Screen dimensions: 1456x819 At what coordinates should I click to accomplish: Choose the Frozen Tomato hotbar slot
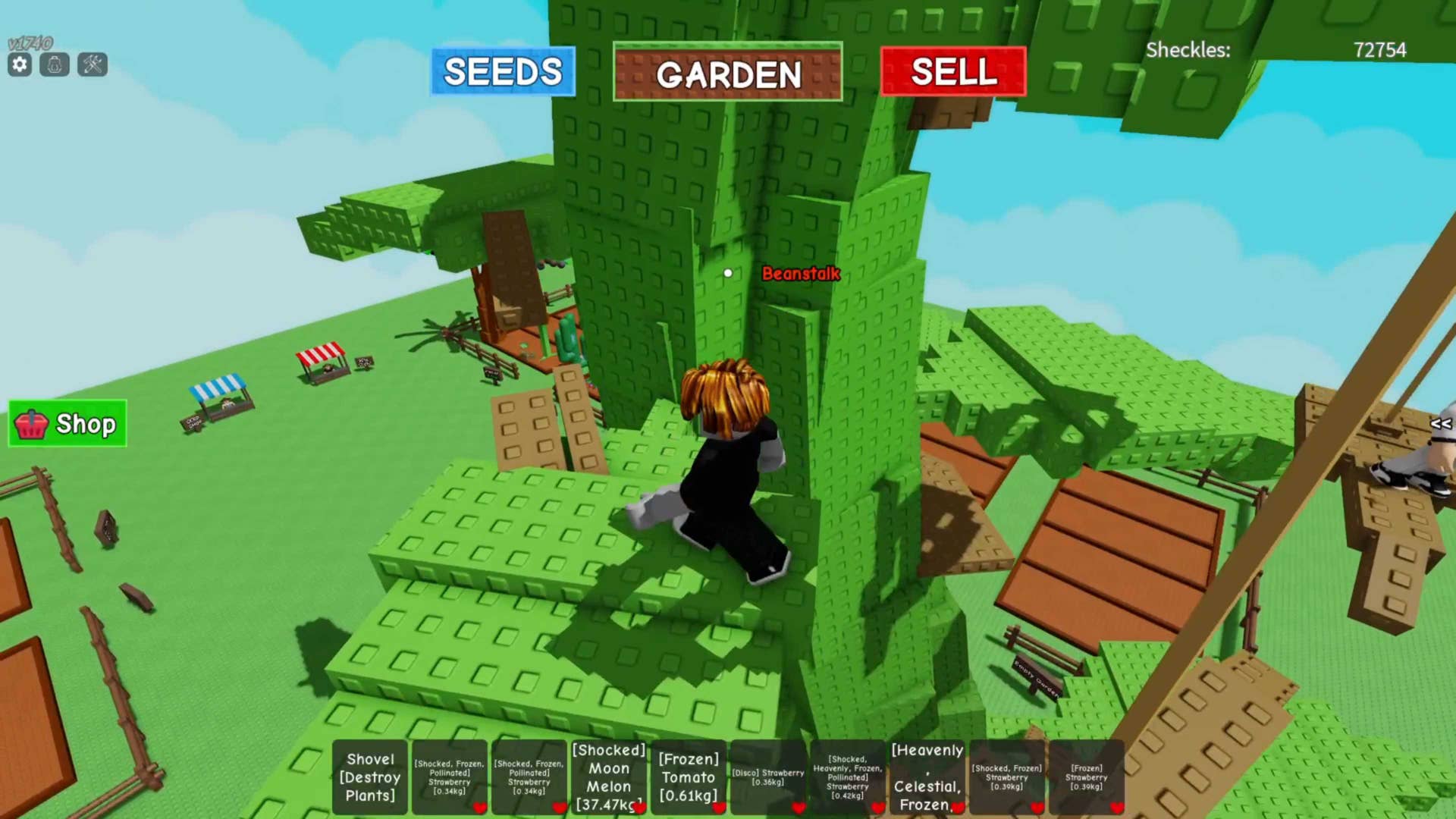(x=688, y=777)
